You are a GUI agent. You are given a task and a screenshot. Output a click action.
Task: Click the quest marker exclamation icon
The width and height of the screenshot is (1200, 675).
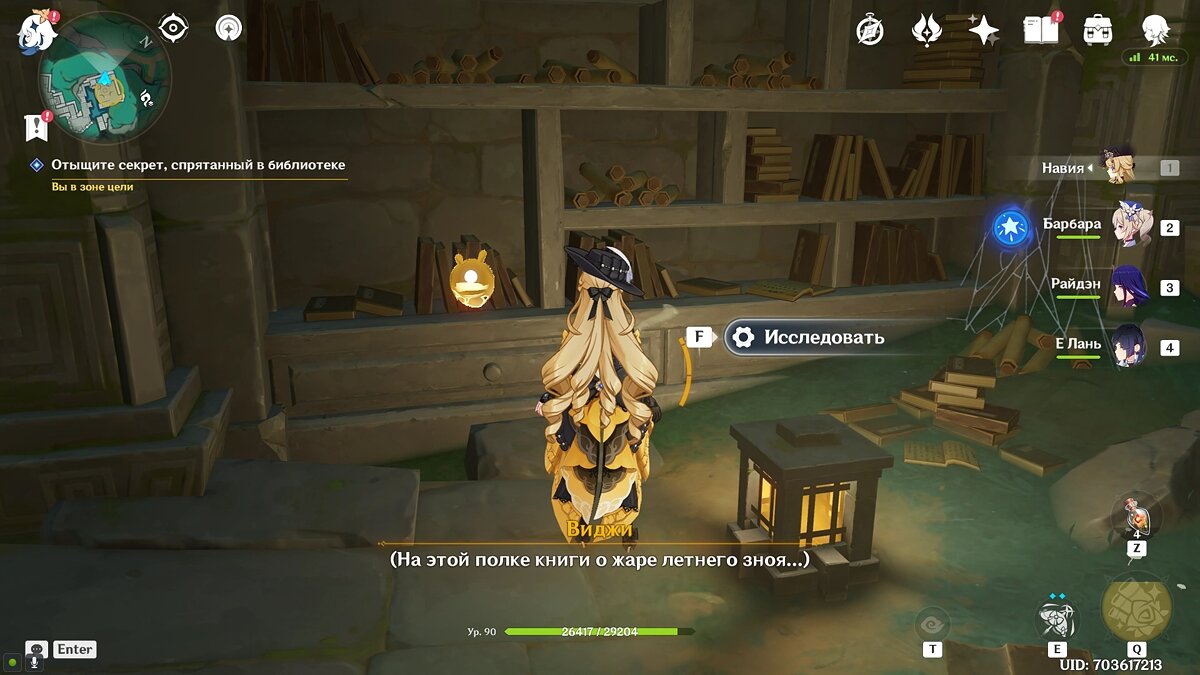pos(37,126)
